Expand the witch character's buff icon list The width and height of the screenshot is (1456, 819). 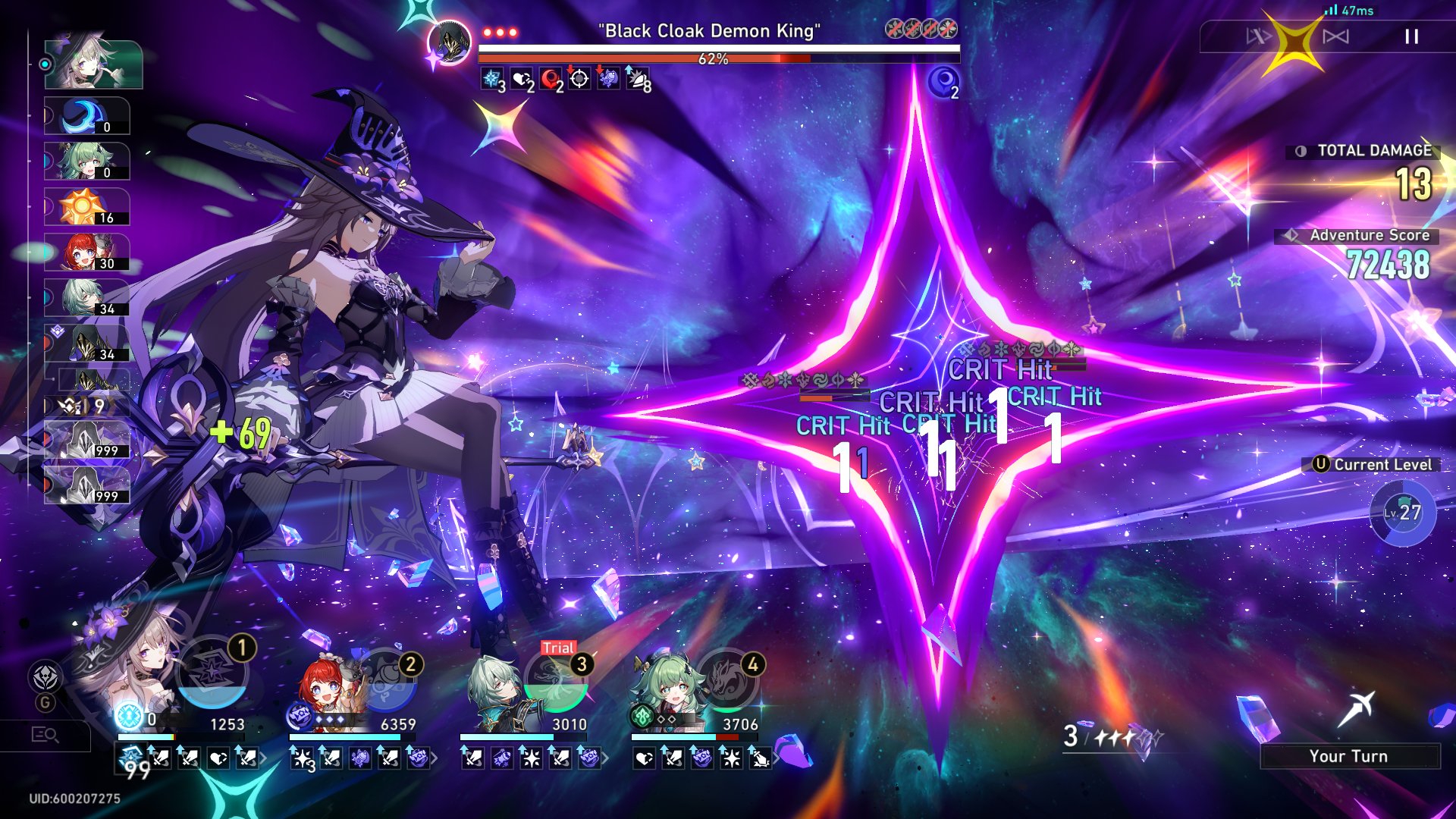(x=263, y=758)
